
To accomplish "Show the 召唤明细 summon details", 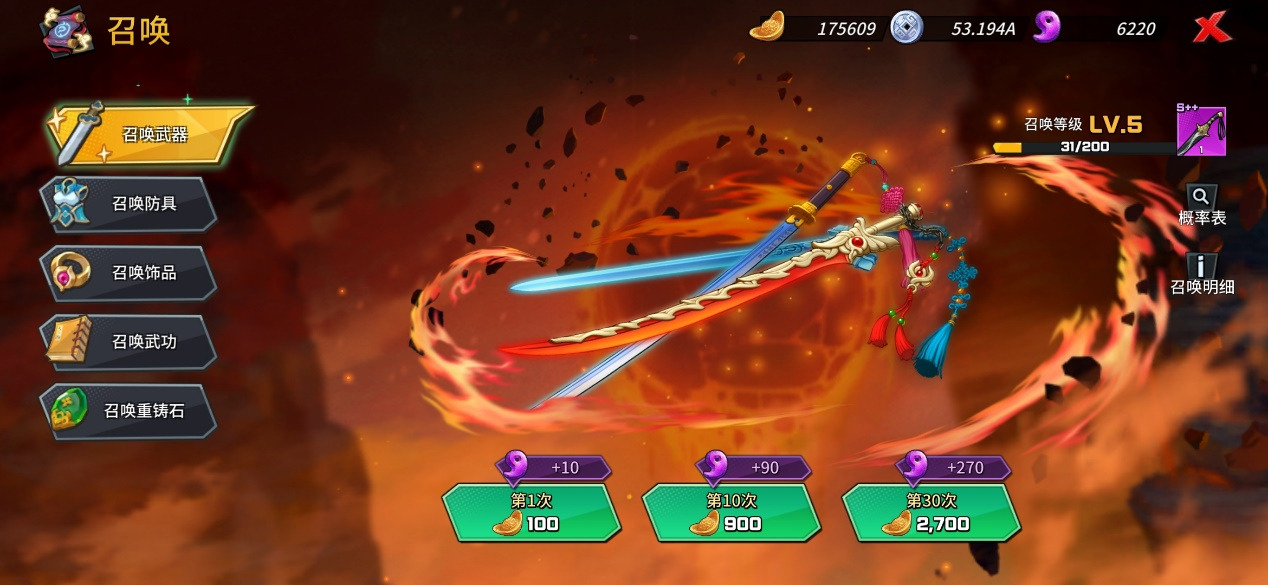I will (1202, 274).
